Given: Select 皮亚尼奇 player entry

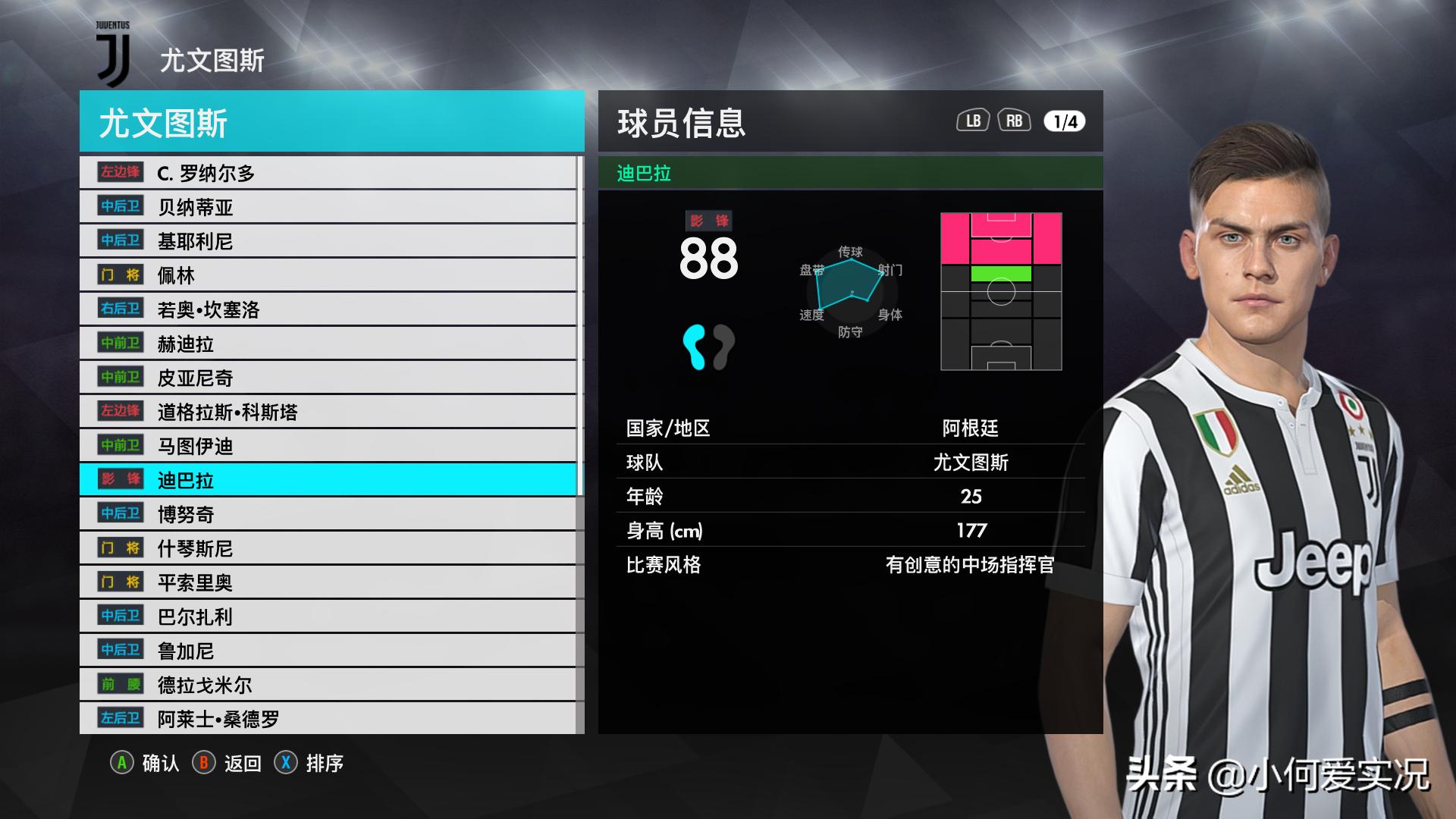Looking at the screenshot, I should point(328,378).
